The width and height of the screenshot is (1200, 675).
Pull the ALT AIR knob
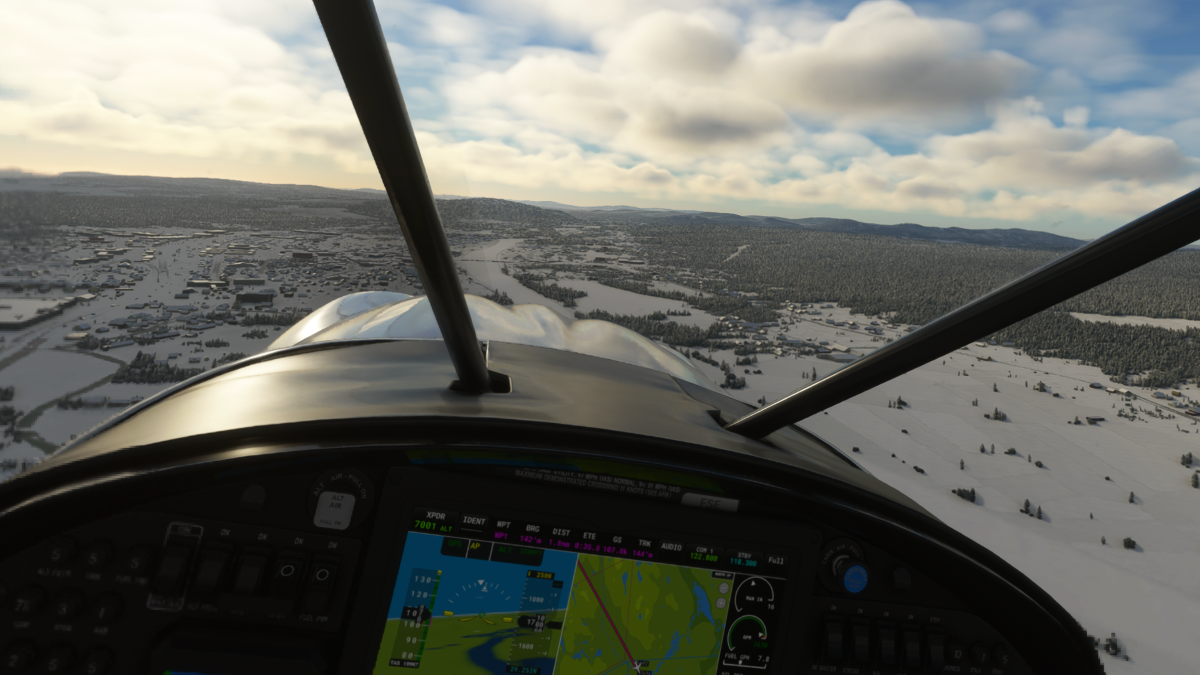click(x=333, y=508)
